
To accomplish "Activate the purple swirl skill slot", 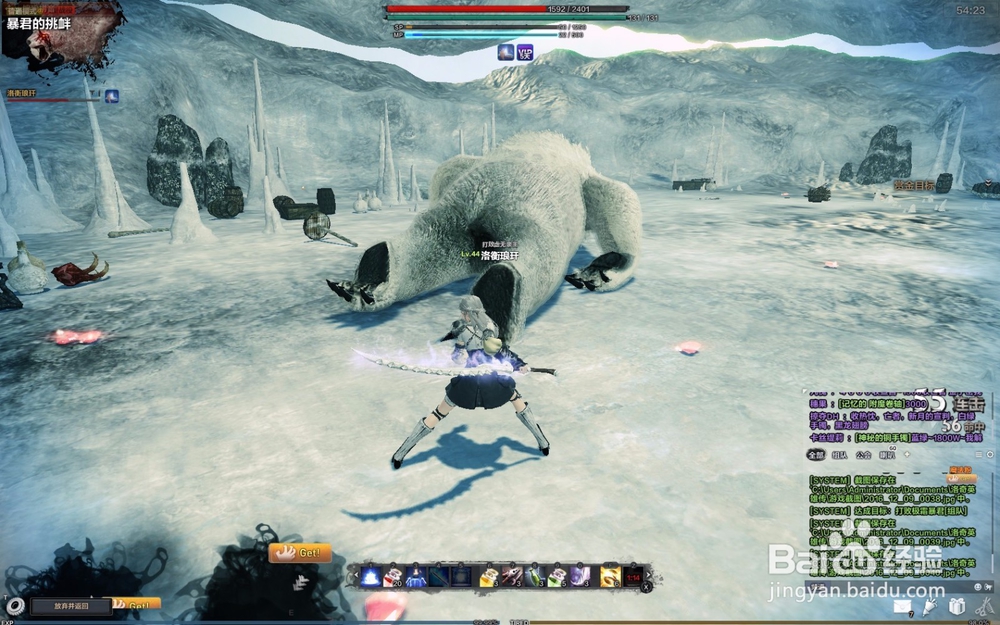I will tap(582, 576).
